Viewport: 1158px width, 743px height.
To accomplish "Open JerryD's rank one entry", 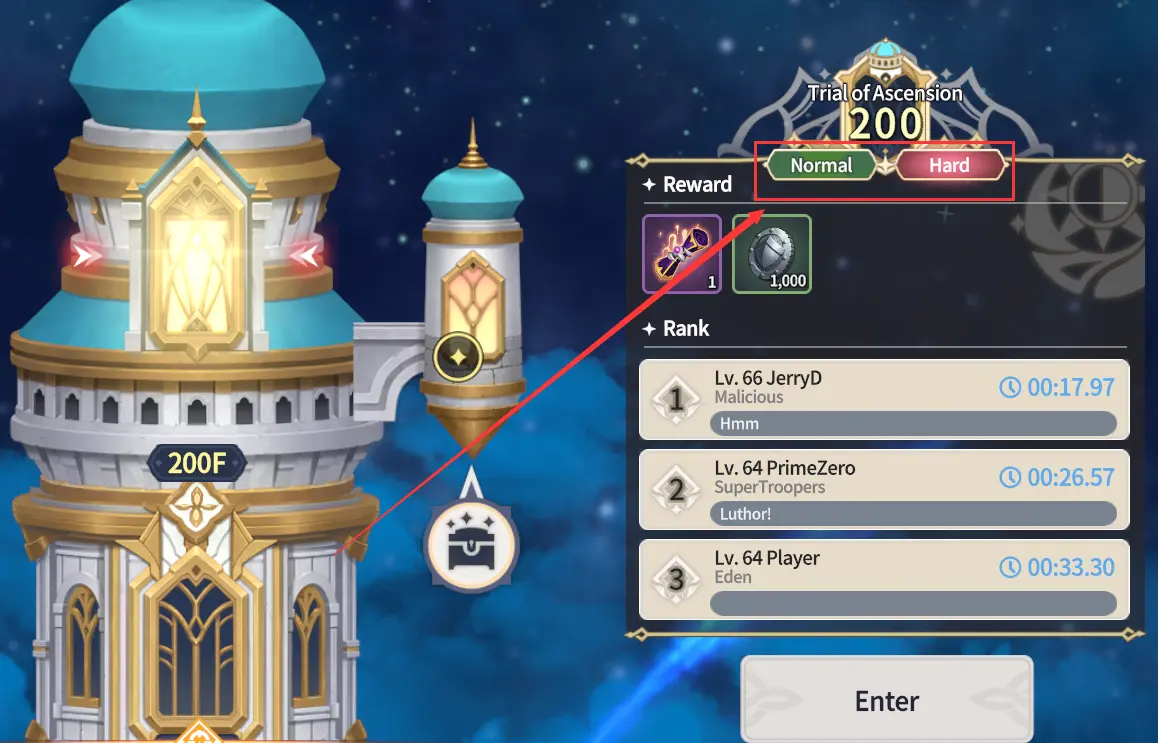I will pos(884,400).
